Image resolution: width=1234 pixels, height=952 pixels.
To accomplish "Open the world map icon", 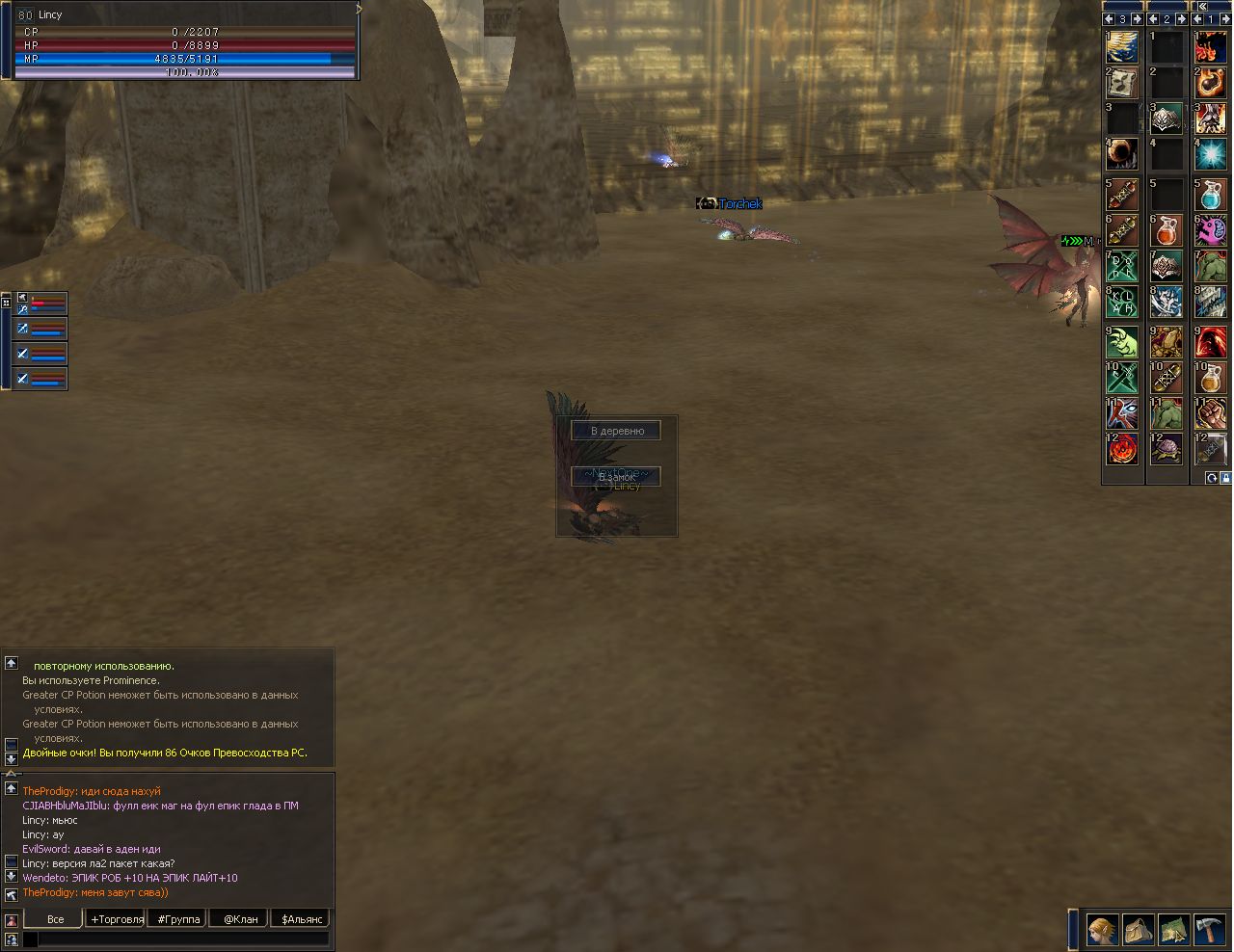I will (x=1173, y=929).
